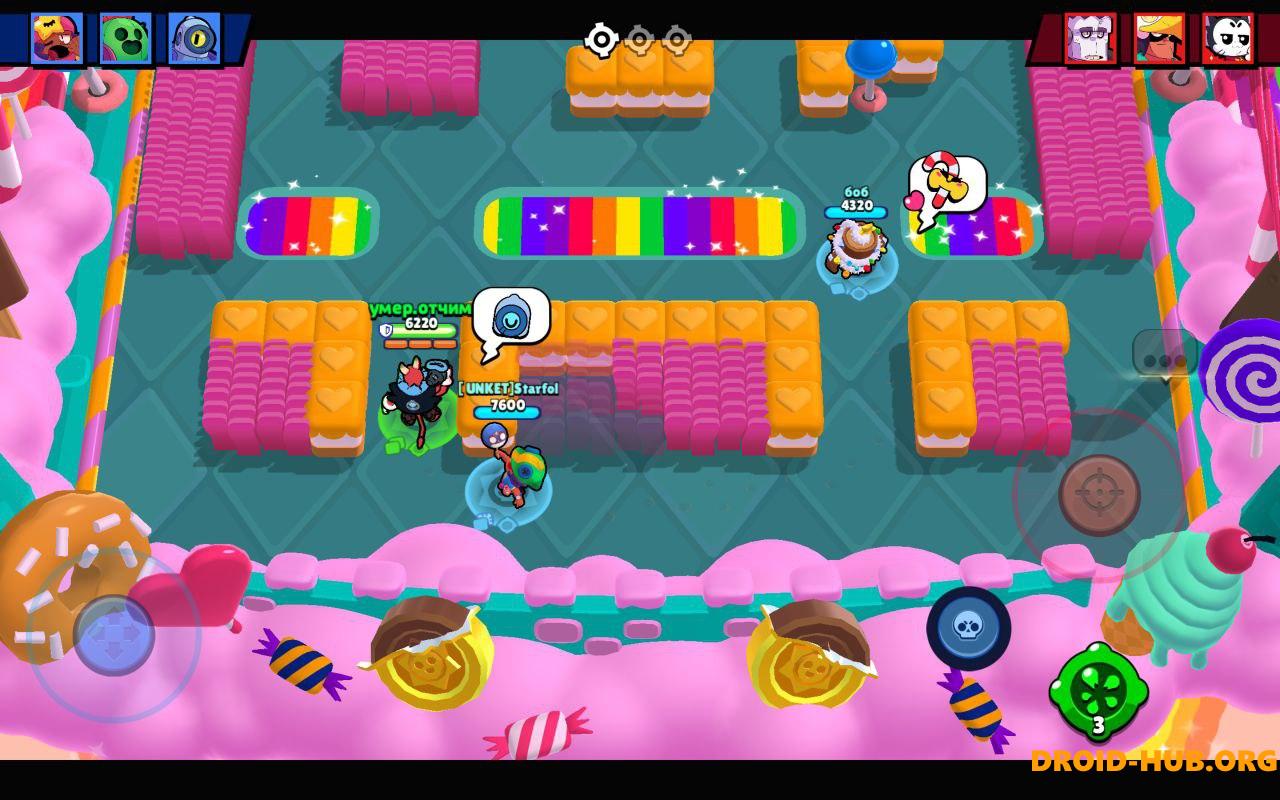Tap the angry chicken pin near боб
The height and width of the screenshot is (800, 1280).
[948, 183]
